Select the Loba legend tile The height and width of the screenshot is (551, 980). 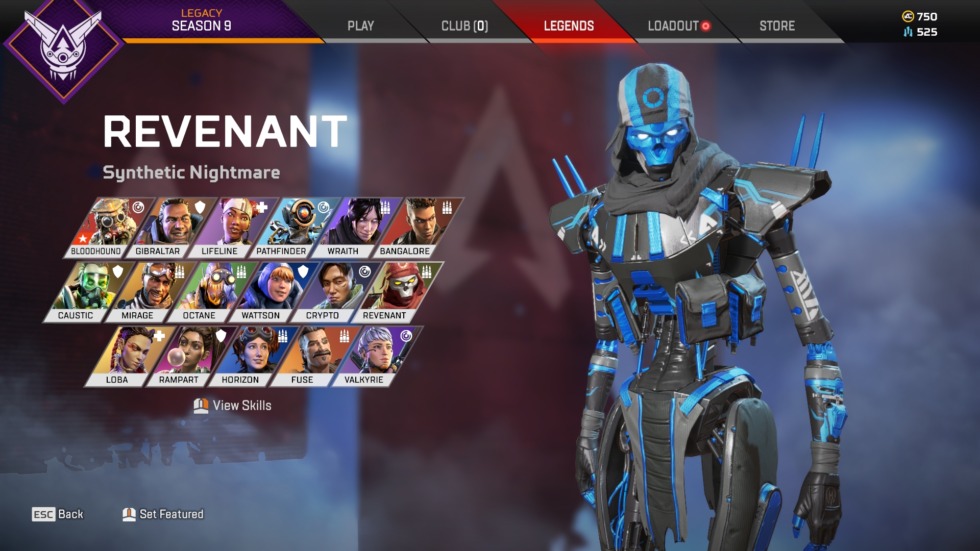[122, 355]
